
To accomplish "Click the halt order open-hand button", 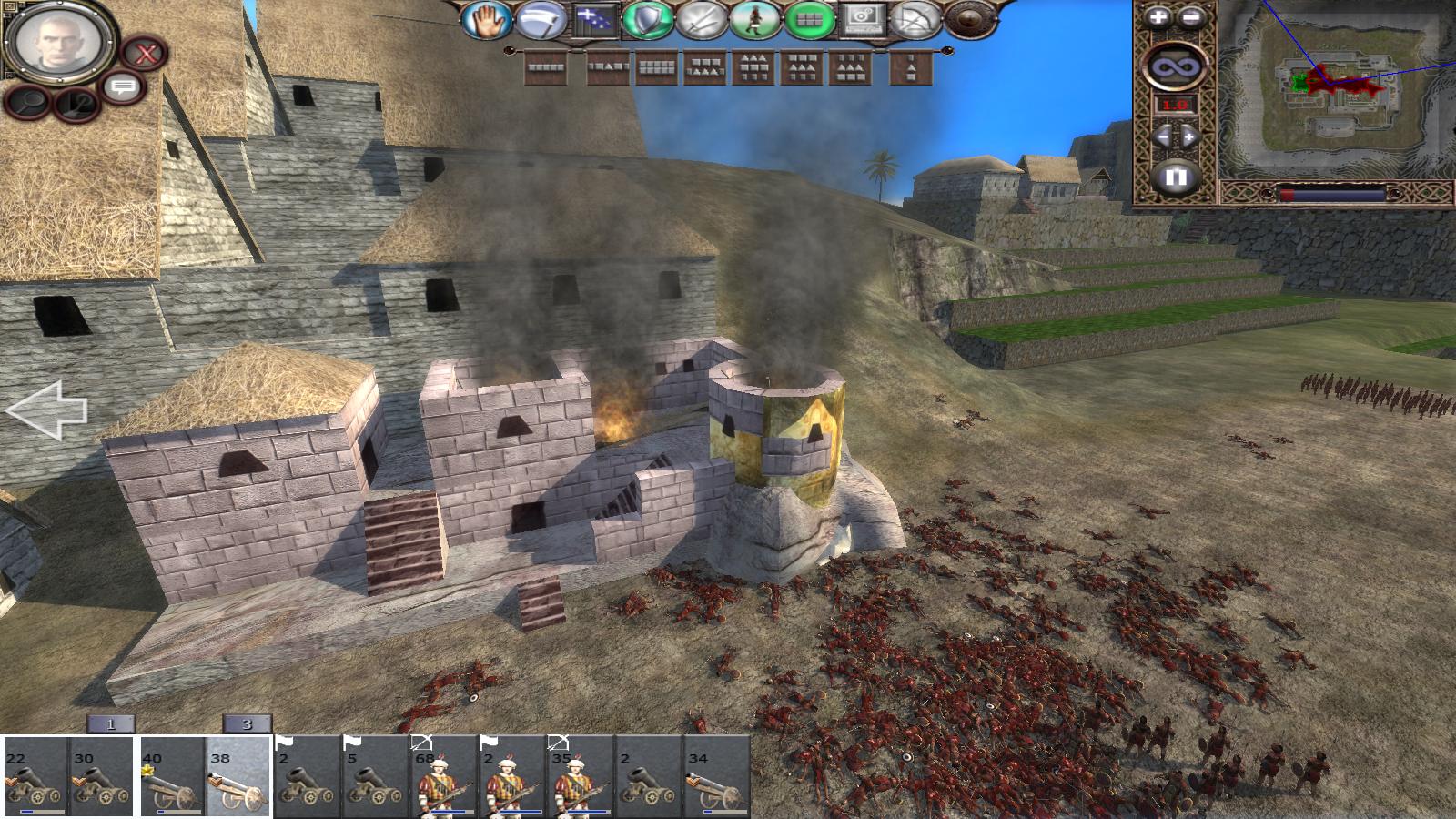I will point(485,20).
